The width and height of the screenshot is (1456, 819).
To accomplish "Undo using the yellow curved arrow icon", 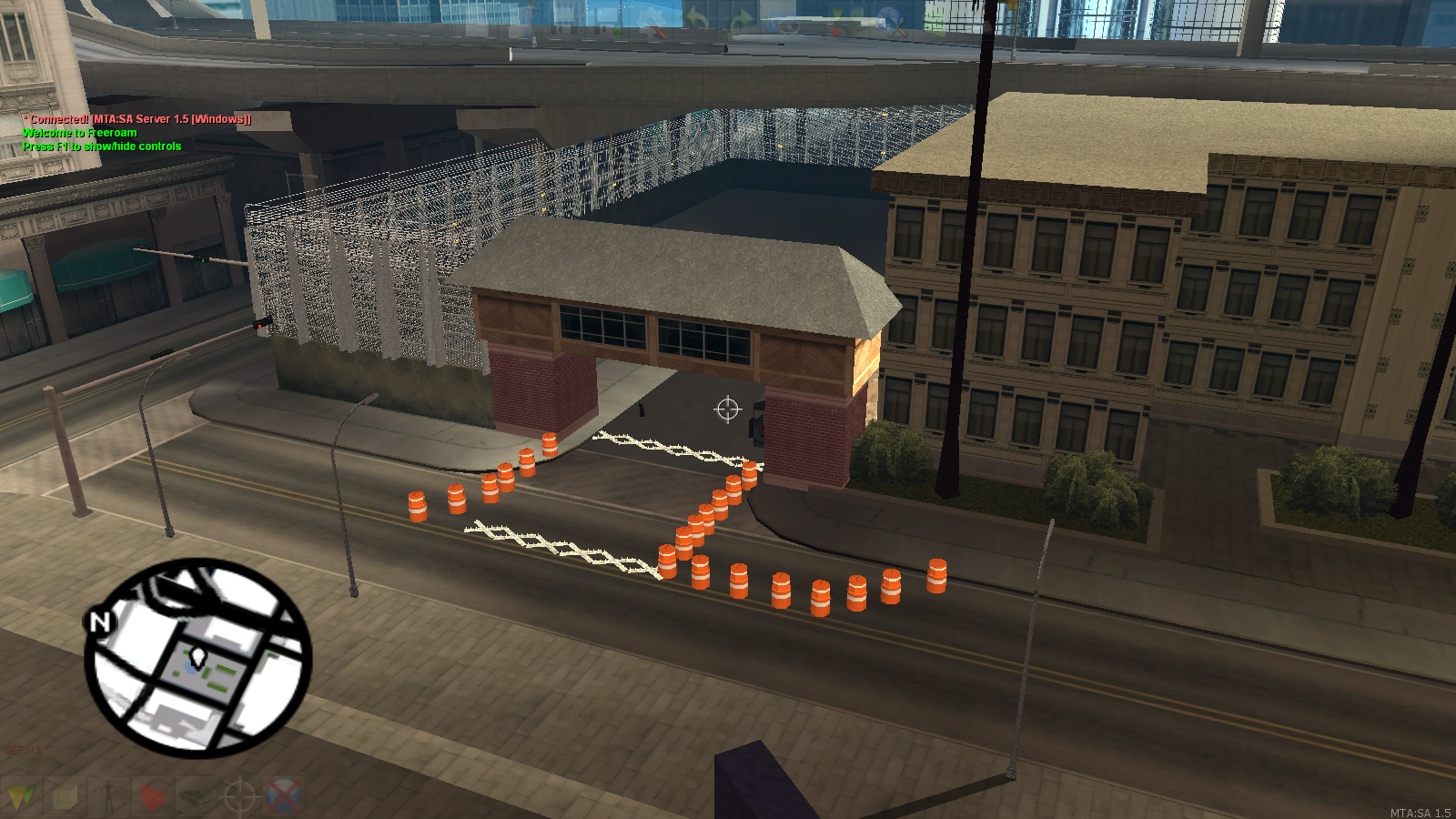I will click(x=696, y=20).
